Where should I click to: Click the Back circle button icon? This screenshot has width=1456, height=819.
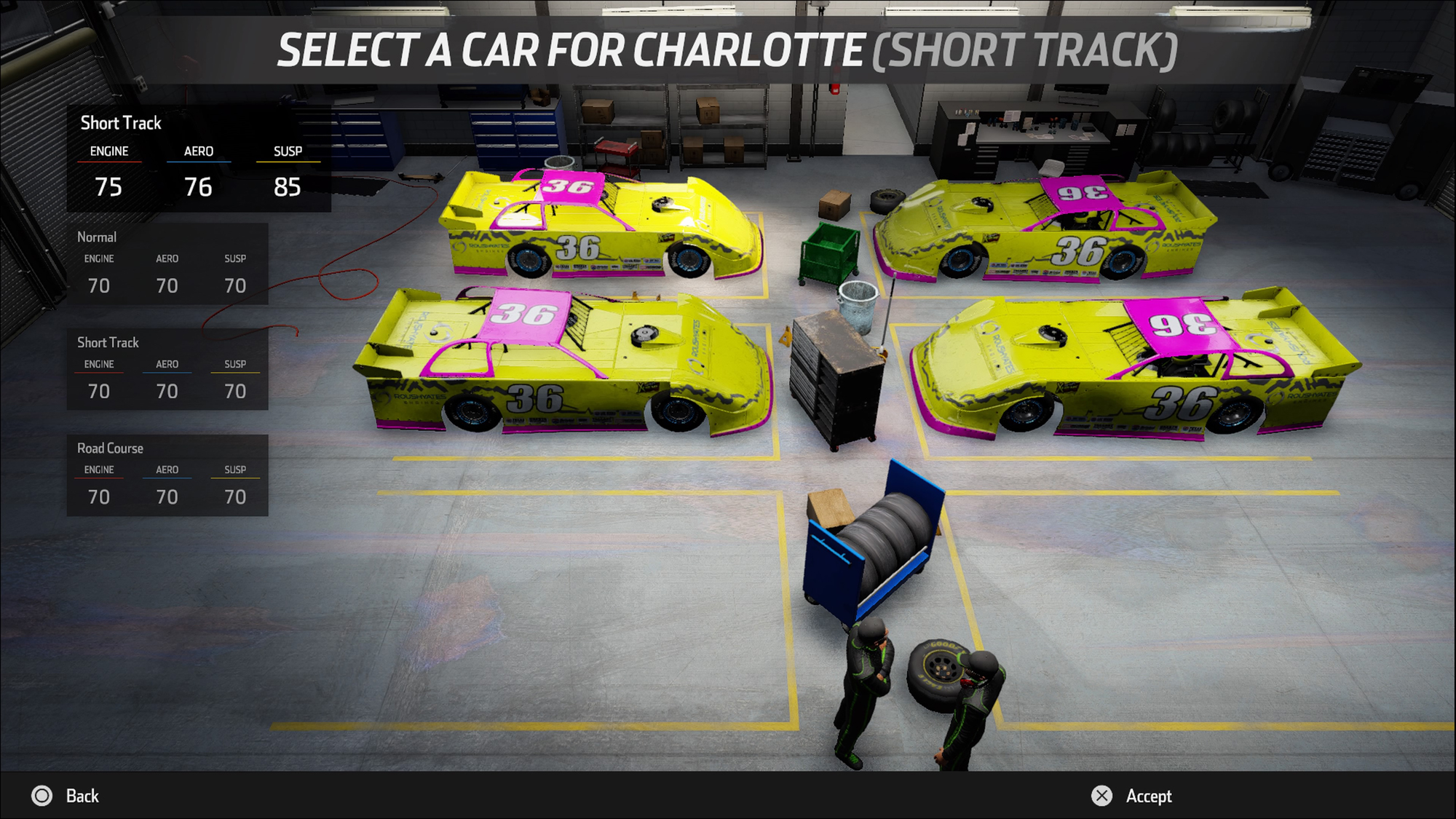41,796
